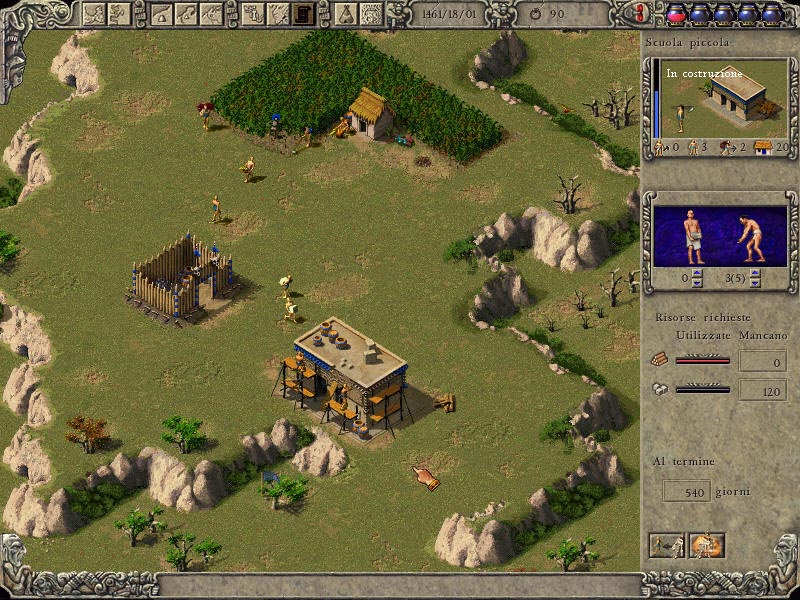800x600 pixels.
Task: Select the tent icon in the top toolbar
Action: 343,13
